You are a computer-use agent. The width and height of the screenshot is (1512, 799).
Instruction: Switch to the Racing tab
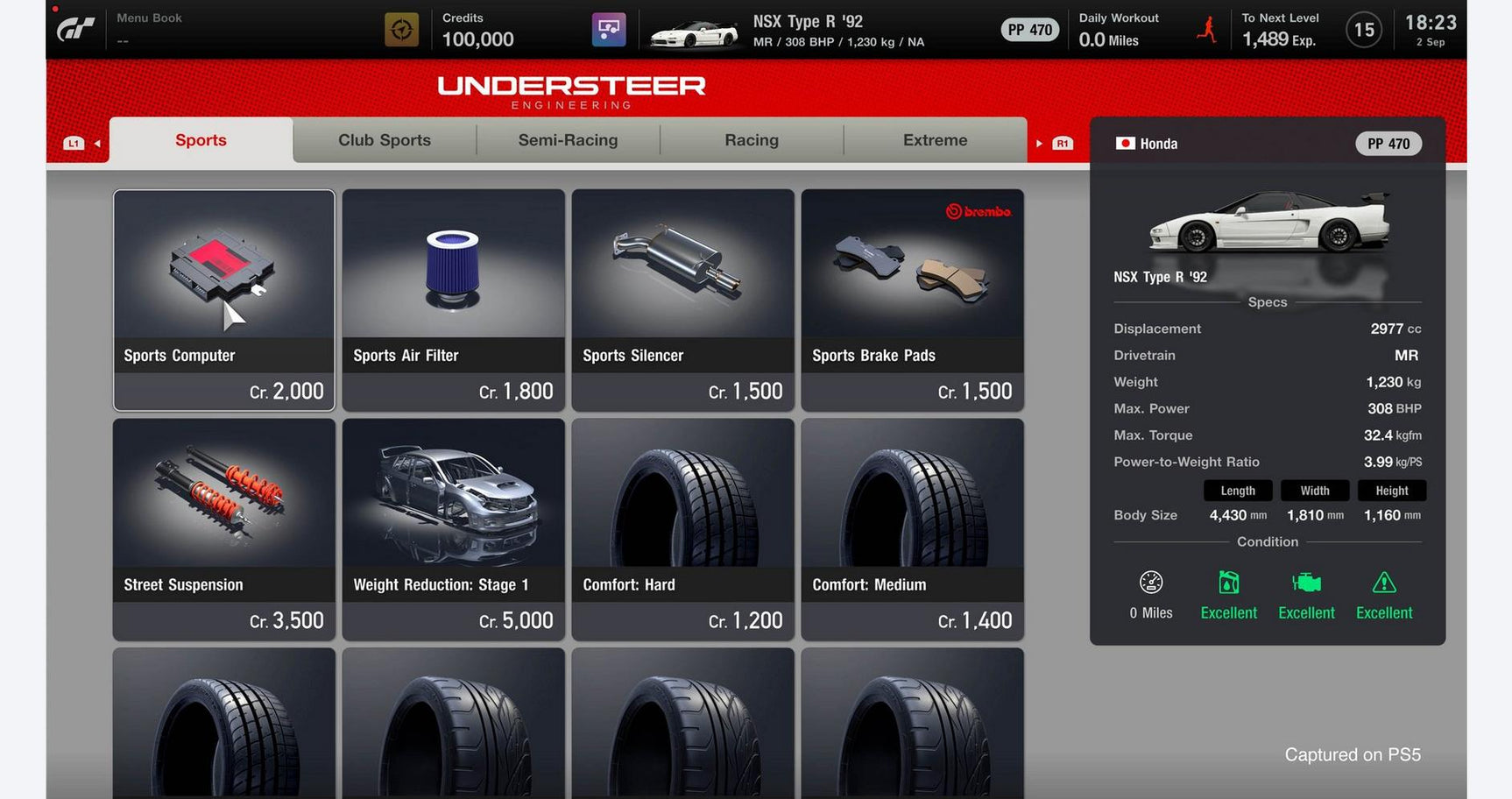tap(751, 140)
